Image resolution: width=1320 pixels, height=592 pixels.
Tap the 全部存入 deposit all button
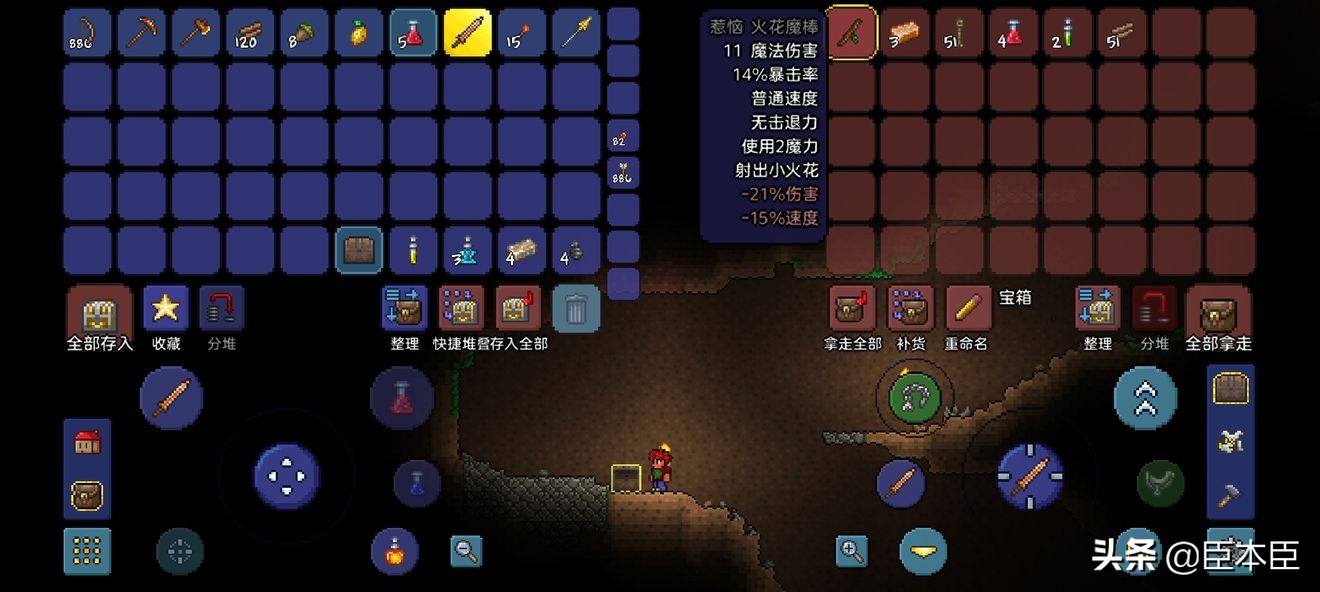99,310
